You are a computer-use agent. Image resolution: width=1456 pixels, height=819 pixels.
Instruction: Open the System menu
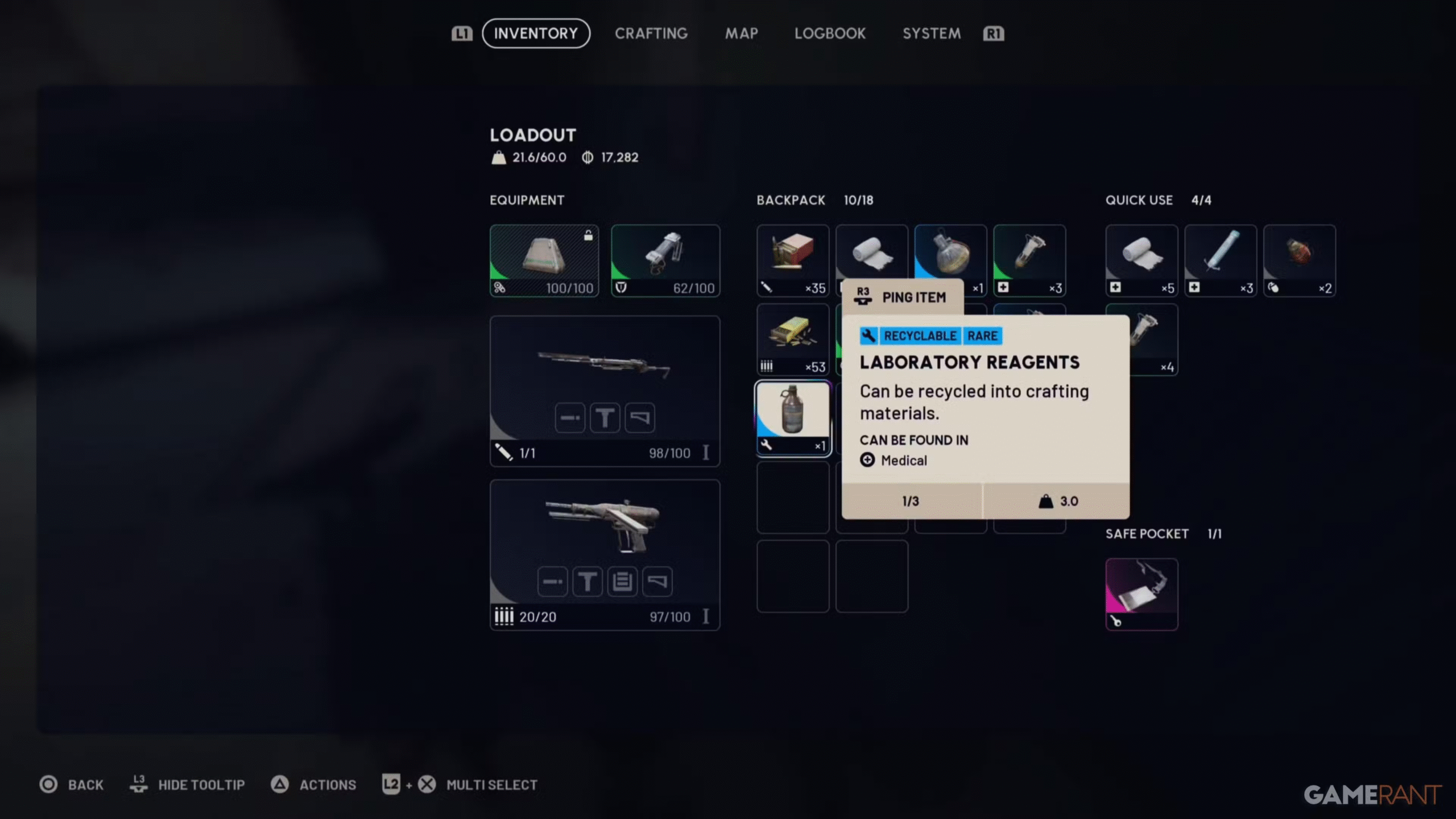[930, 33]
